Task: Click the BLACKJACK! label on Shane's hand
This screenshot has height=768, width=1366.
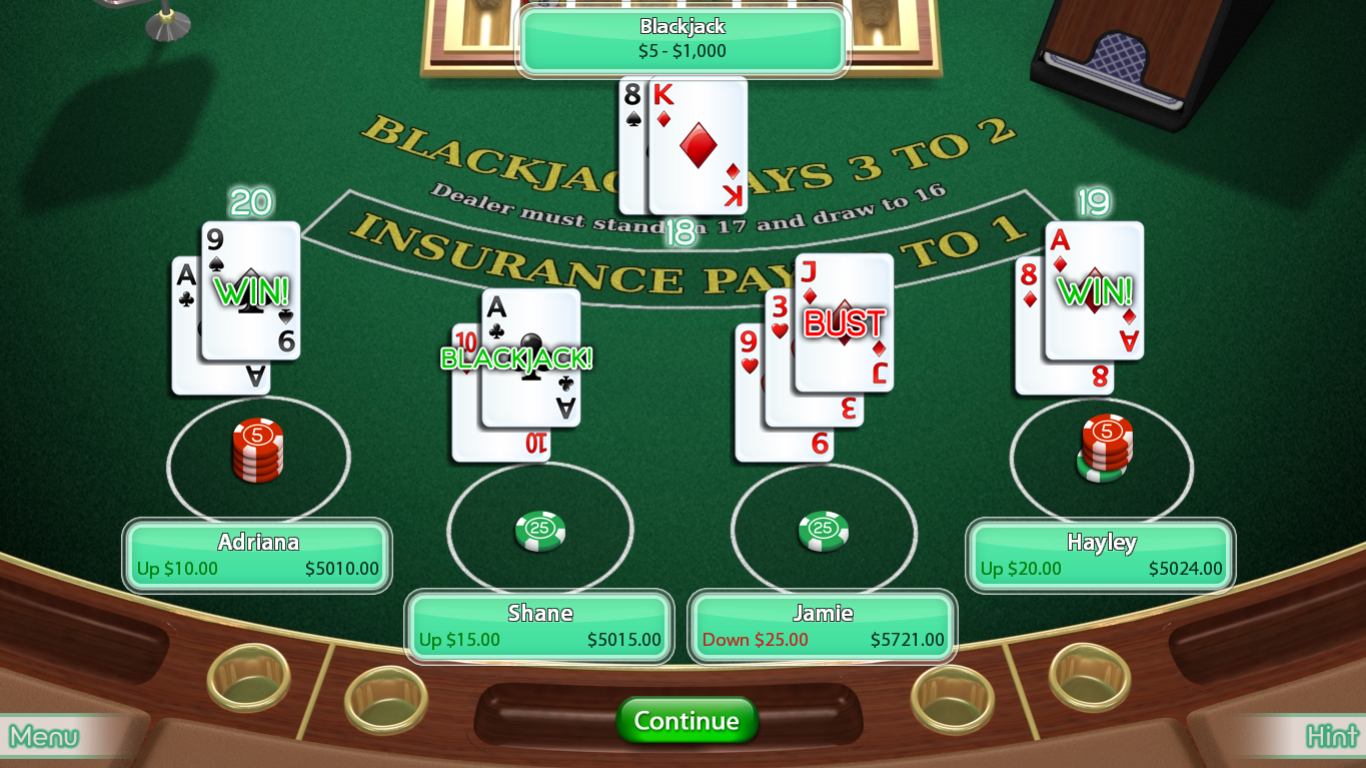Action: (517, 359)
